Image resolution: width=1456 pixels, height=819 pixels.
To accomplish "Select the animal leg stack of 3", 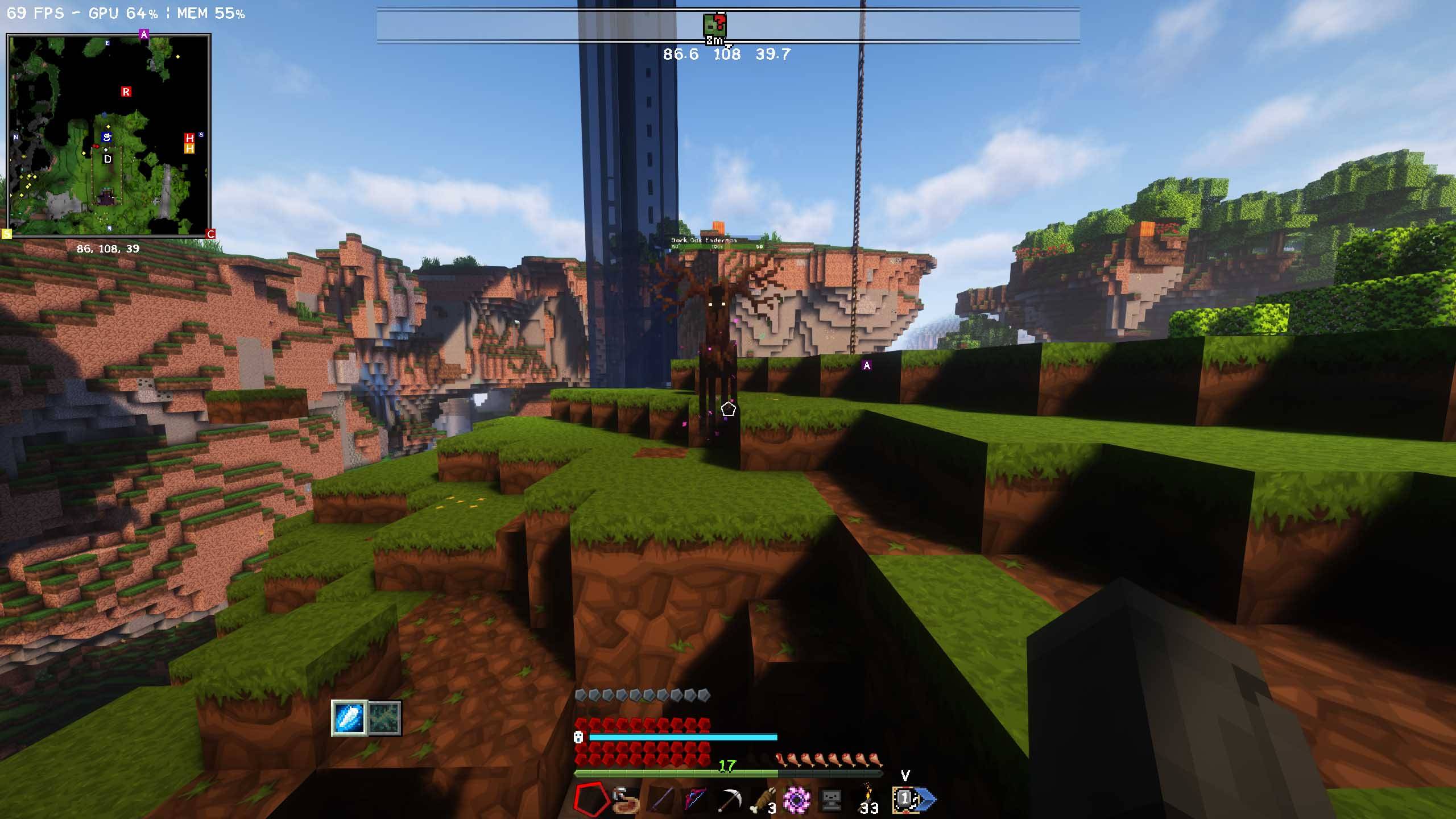I will [765, 798].
